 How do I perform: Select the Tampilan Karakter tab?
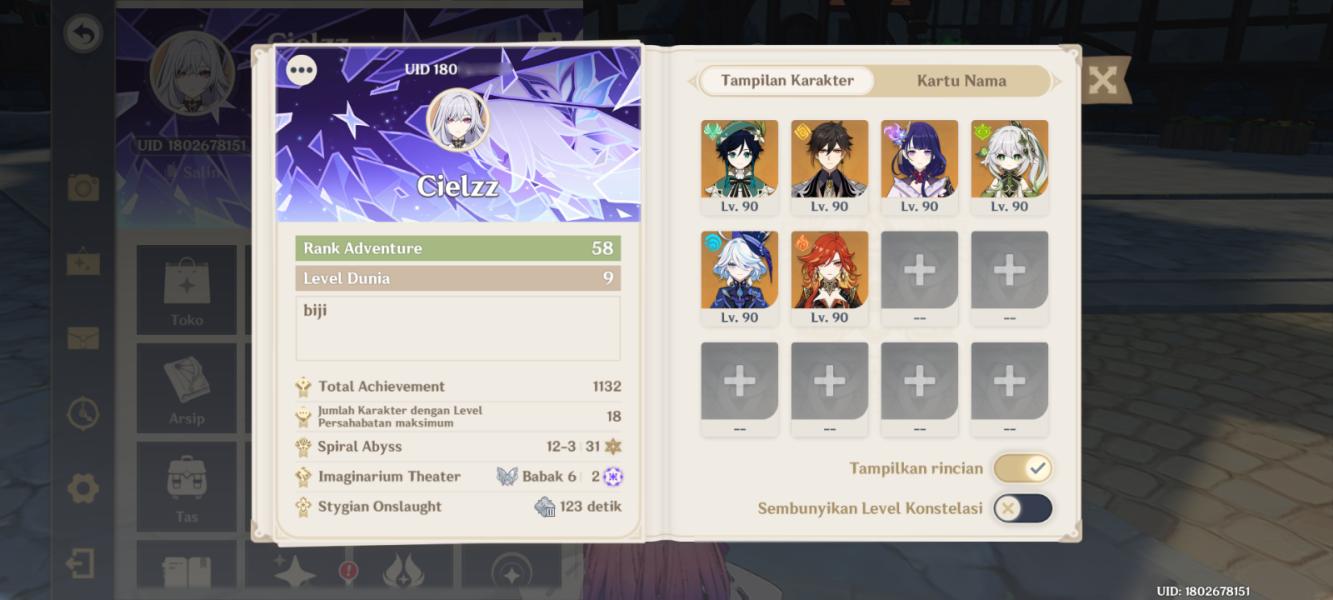(x=787, y=81)
